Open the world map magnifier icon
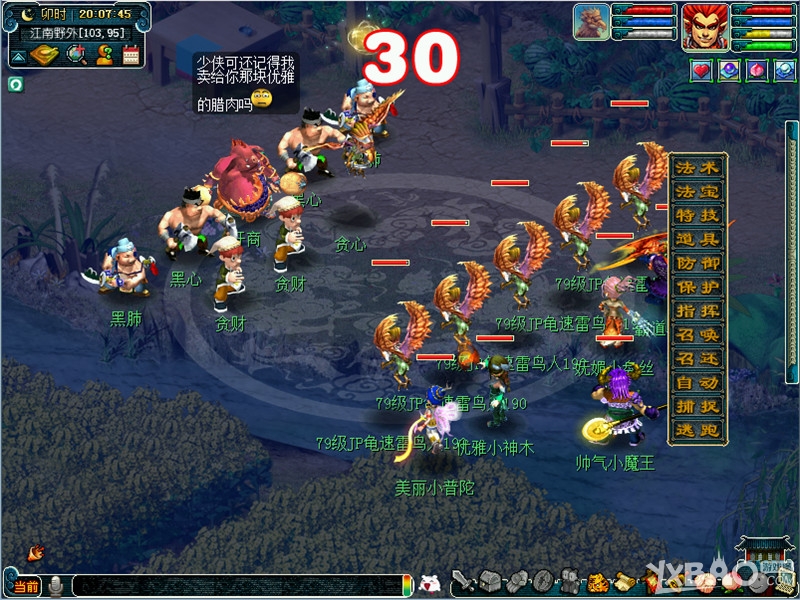This screenshot has height=600, width=800. 77,55
